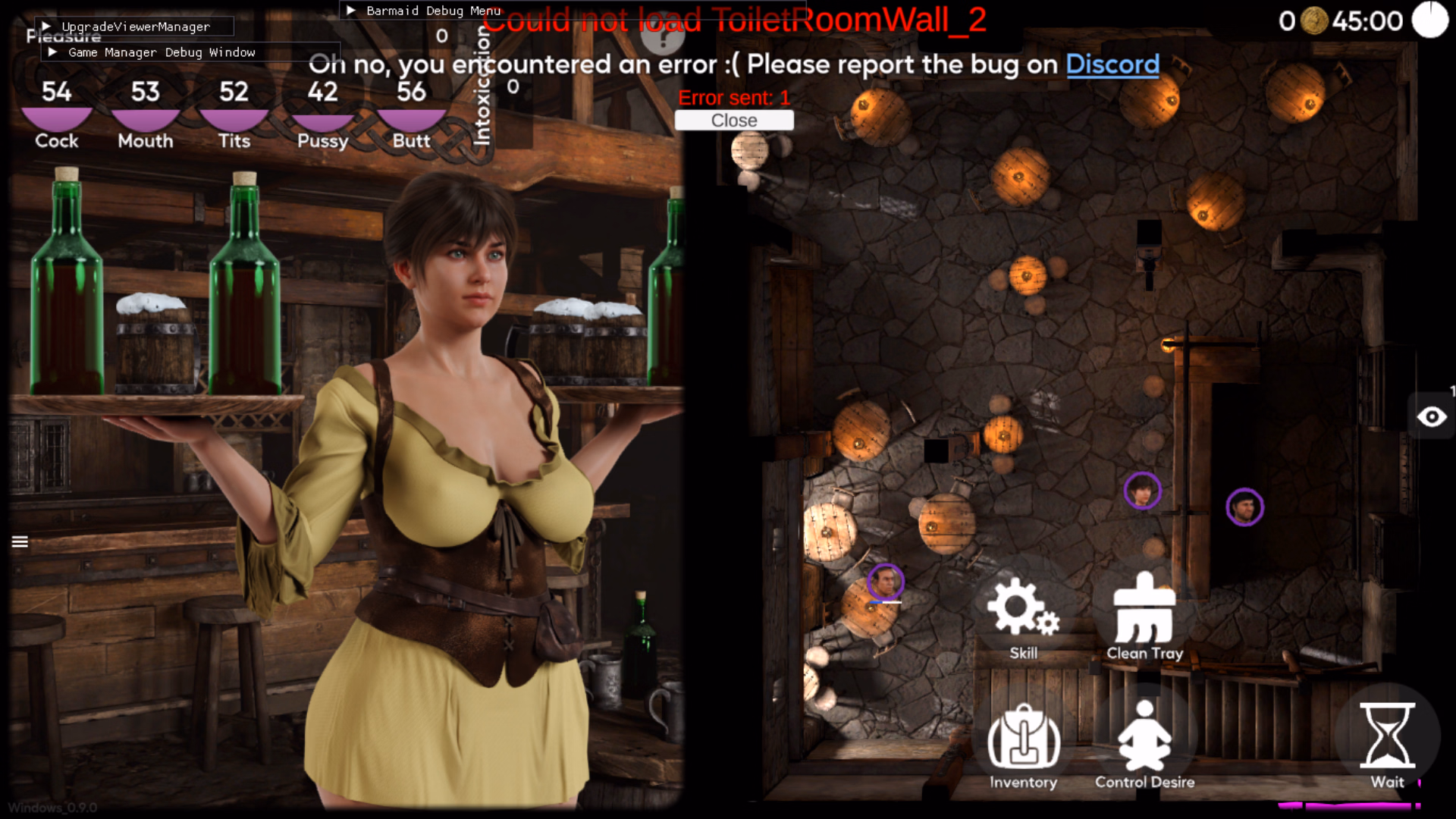Viewport: 1456px width, 819px height.
Task: Open the Discord bug report link
Action: [1112, 64]
